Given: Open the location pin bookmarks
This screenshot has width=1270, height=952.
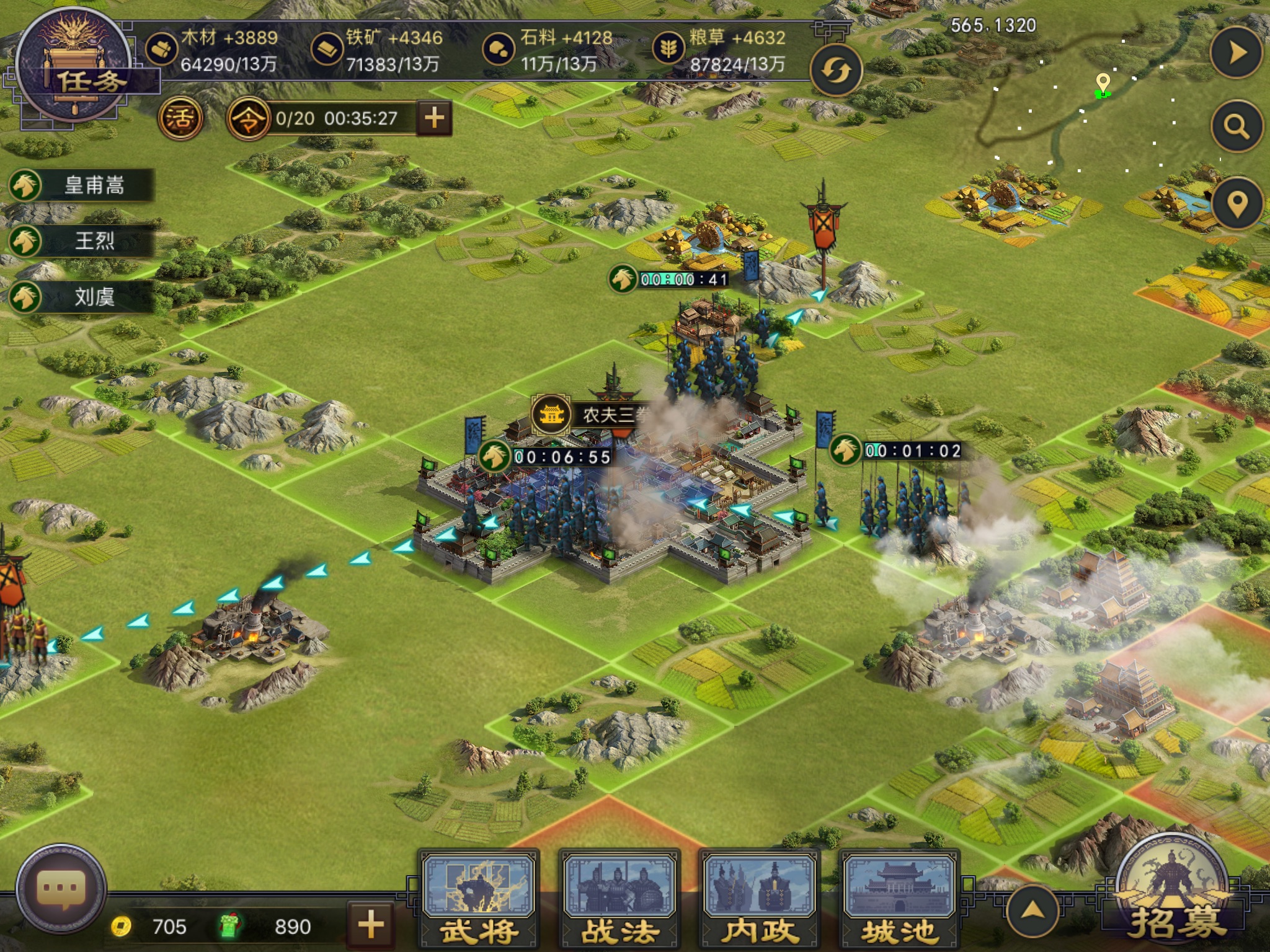Looking at the screenshot, I should pyautogui.click(x=1237, y=203).
